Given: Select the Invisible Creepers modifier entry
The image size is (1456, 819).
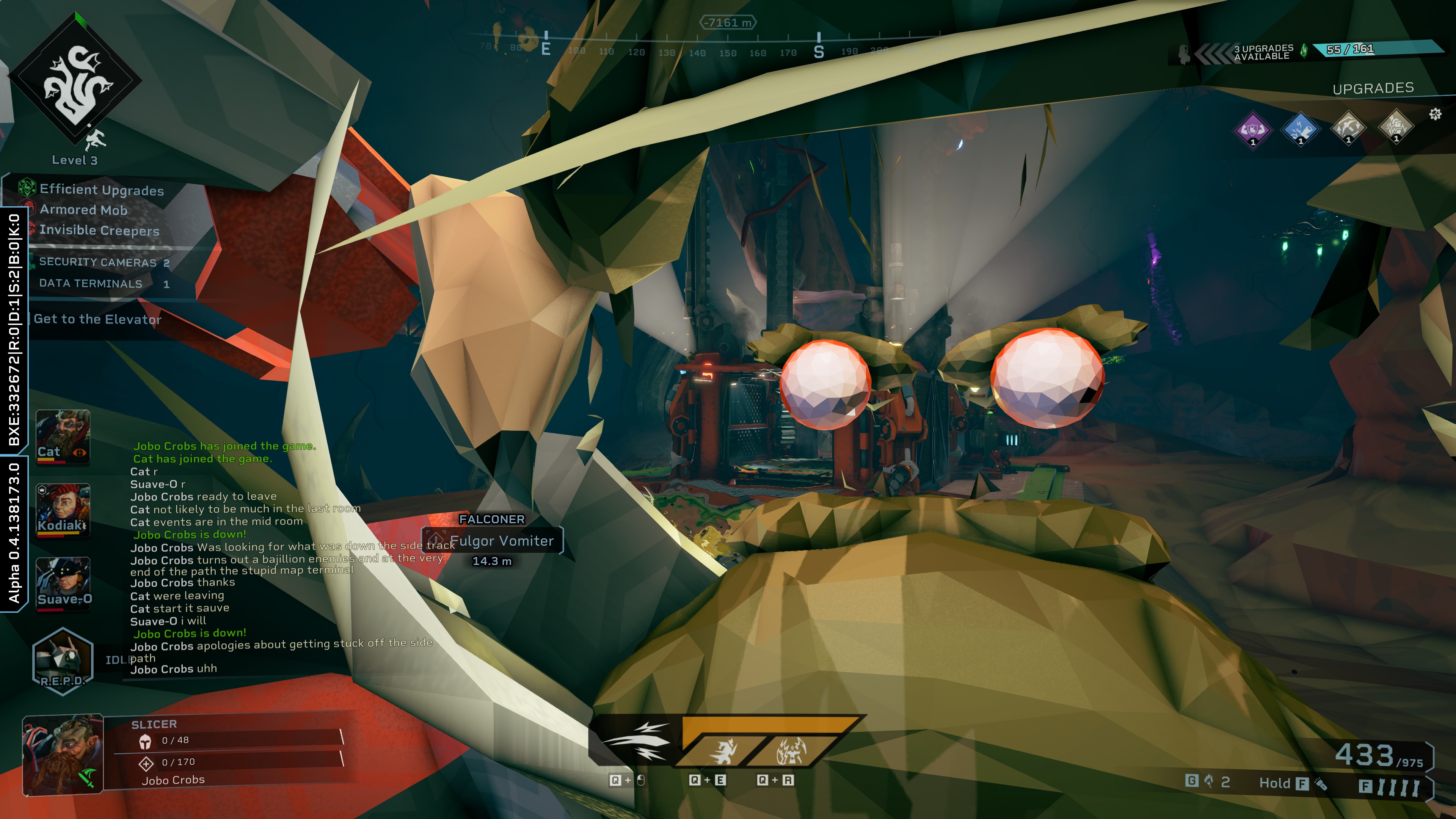Looking at the screenshot, I should point(99,231).
